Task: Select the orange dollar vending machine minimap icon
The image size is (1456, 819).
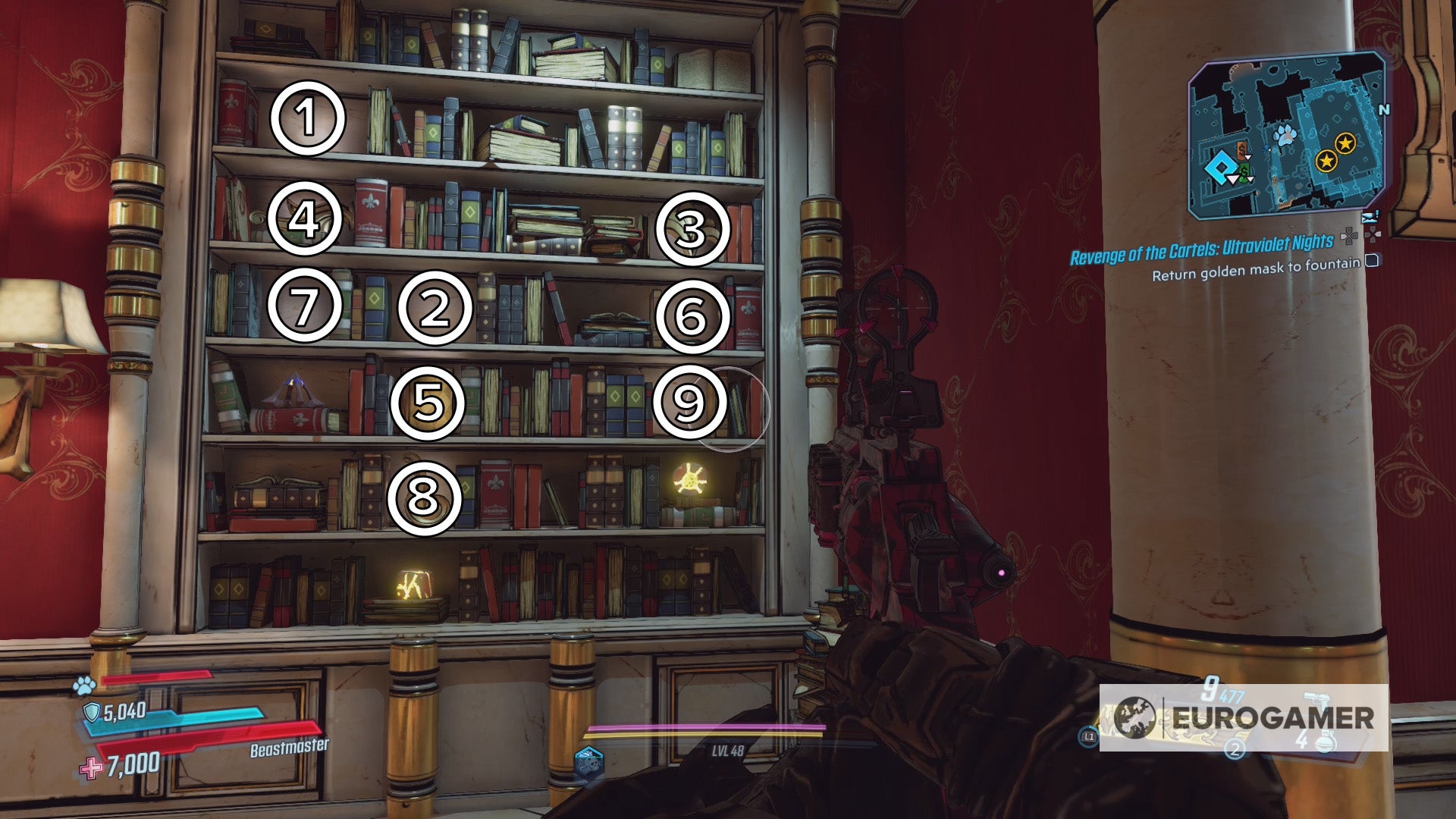Action: pos(1242,149)
